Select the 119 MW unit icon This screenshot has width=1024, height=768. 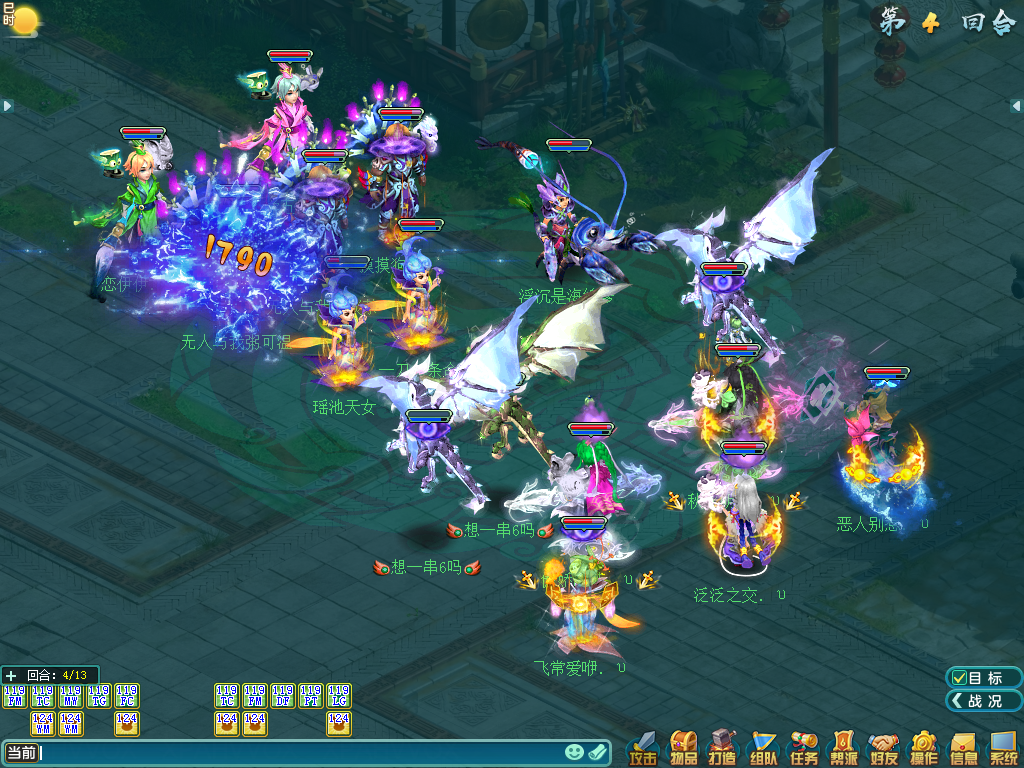point(71,696)
